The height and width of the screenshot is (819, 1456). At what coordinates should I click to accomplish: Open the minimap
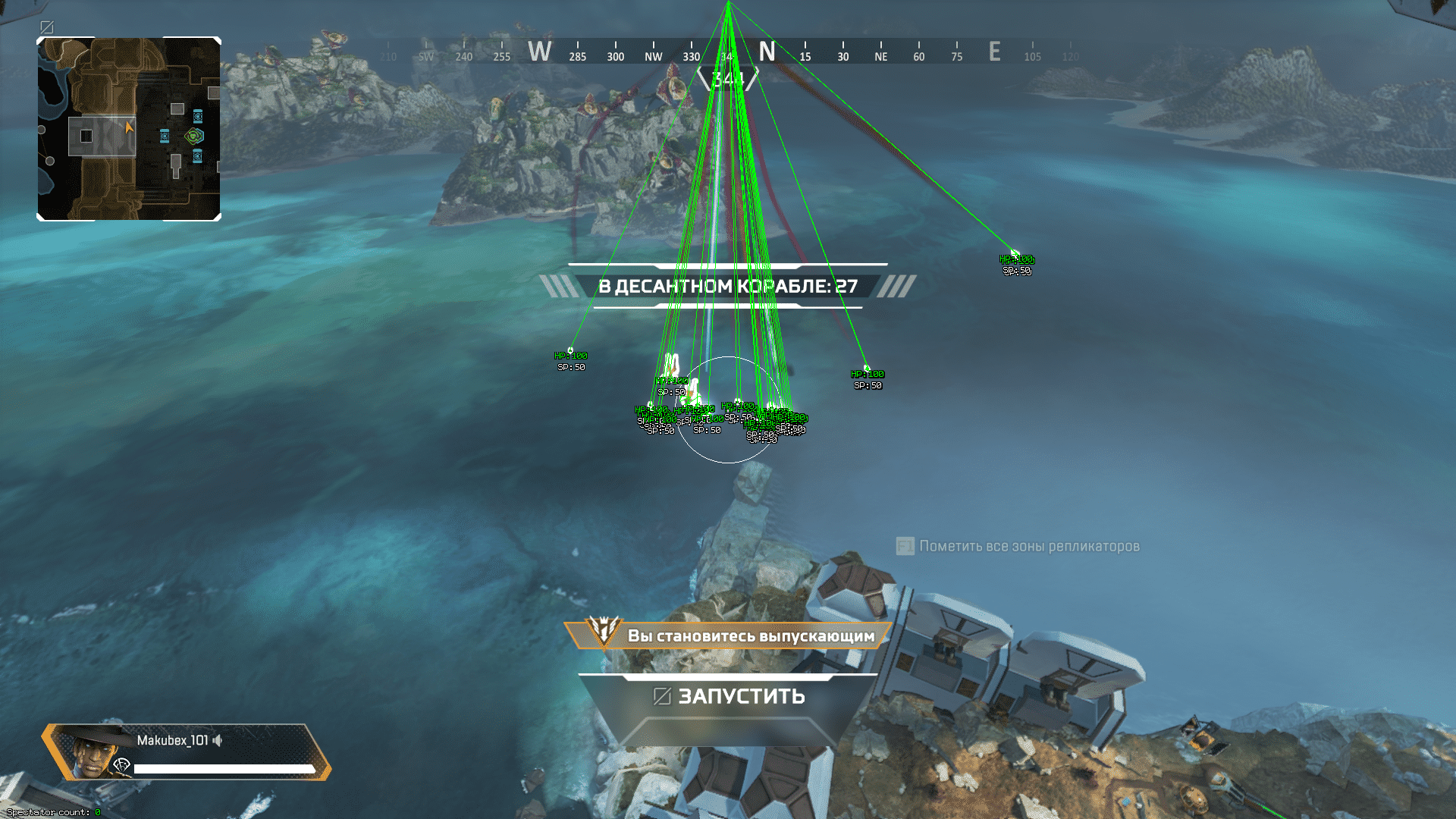point(129,129)
